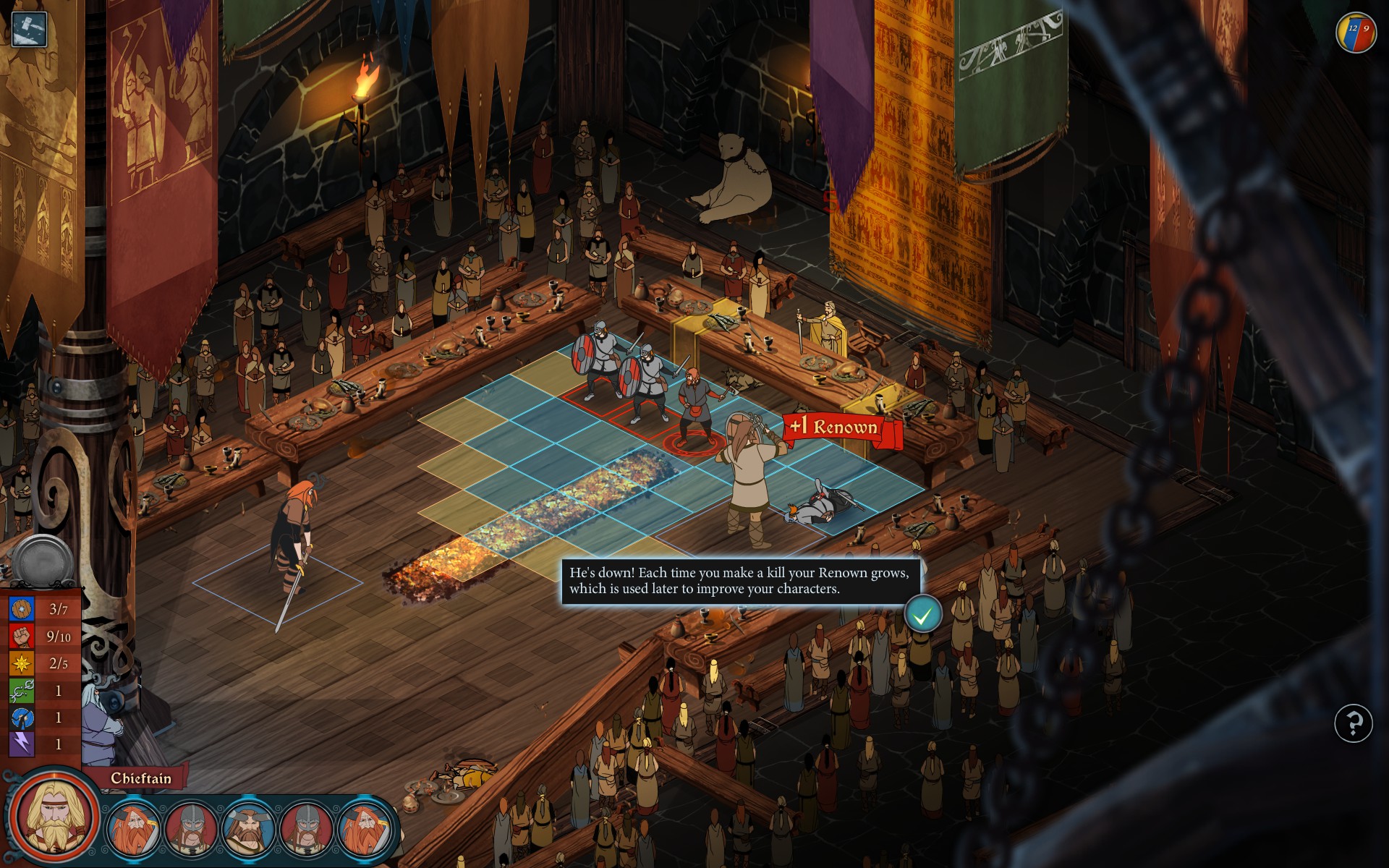
Task: Select the blond Chieftain portrait
Action: click(54, 817)
